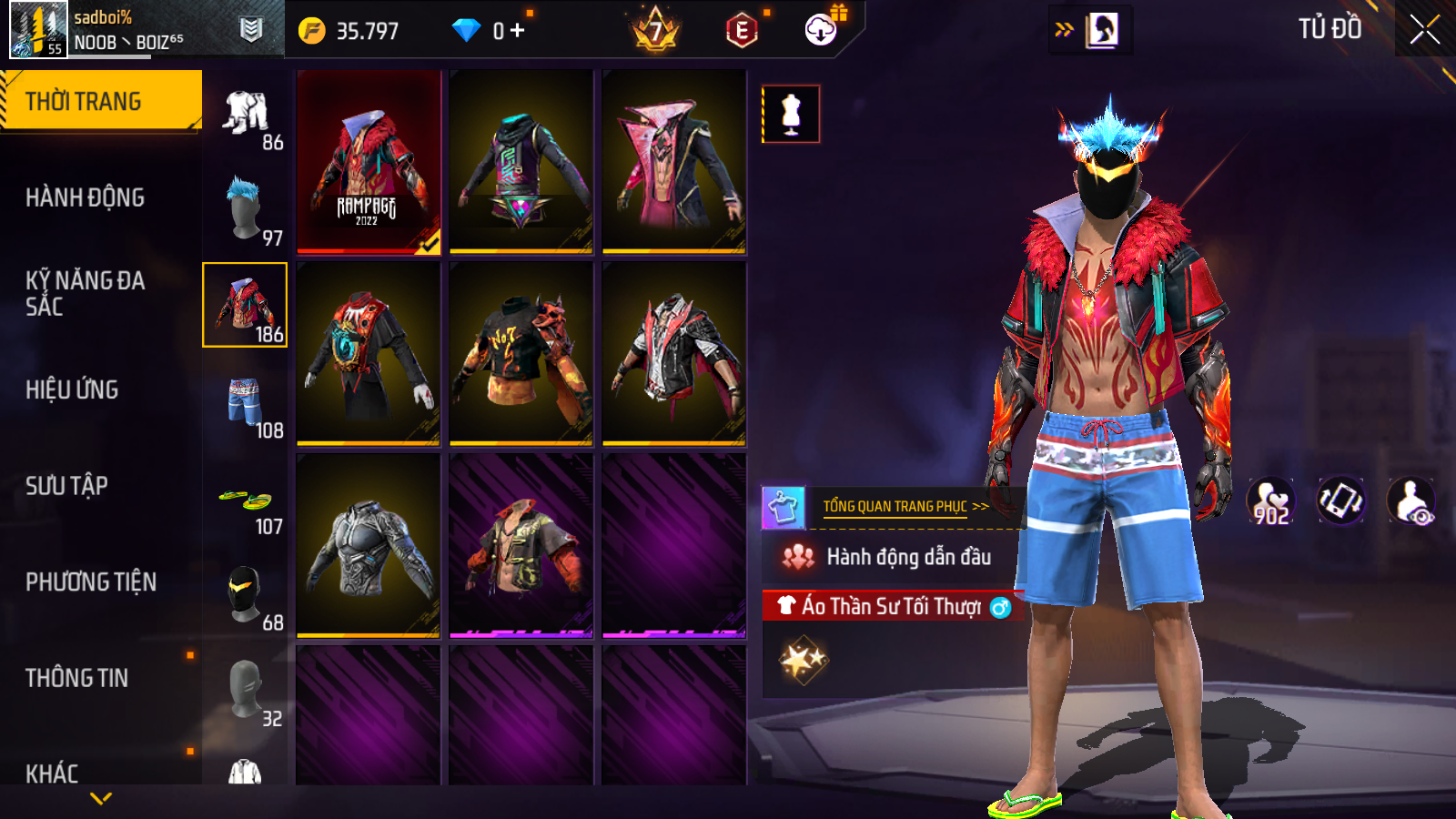Click the mannequin outfit preset icon
Viewport: 1456px width, 819px height.
pos(791,115)
